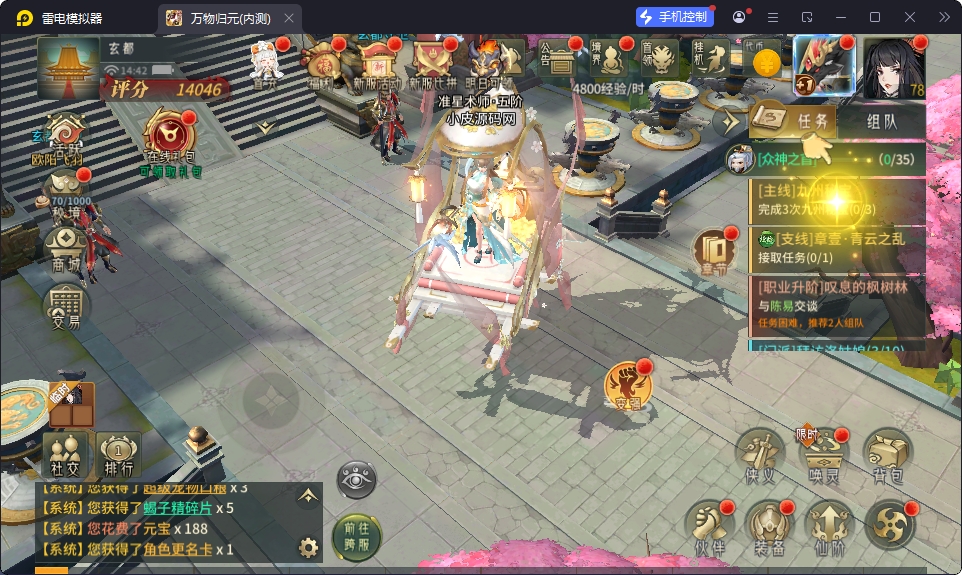Screen dimensions: 962x575
Task: Open the 公告 announcements
Action: [555, 60]
